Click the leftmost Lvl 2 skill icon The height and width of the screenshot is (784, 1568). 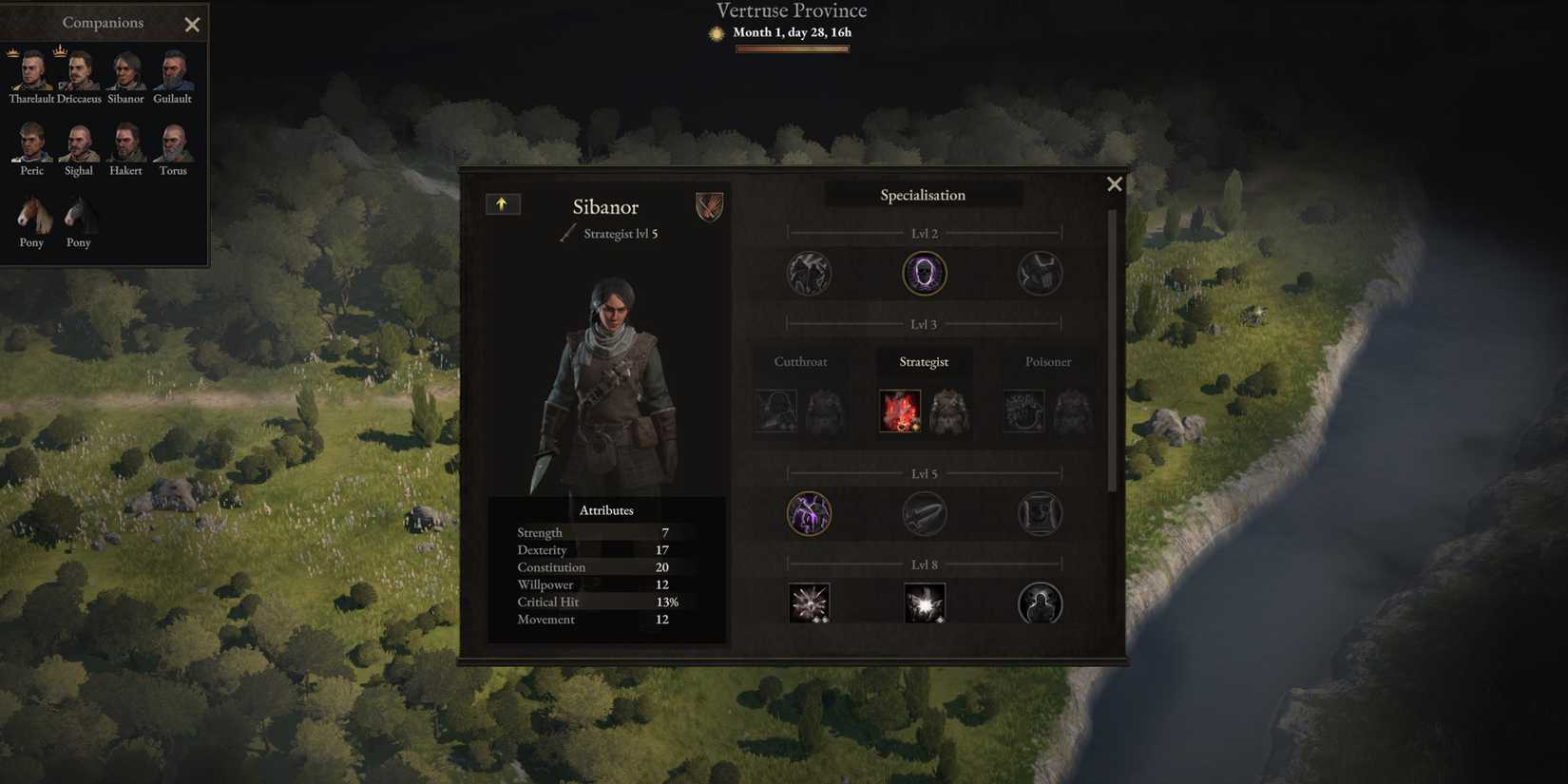tap(809, 273)
